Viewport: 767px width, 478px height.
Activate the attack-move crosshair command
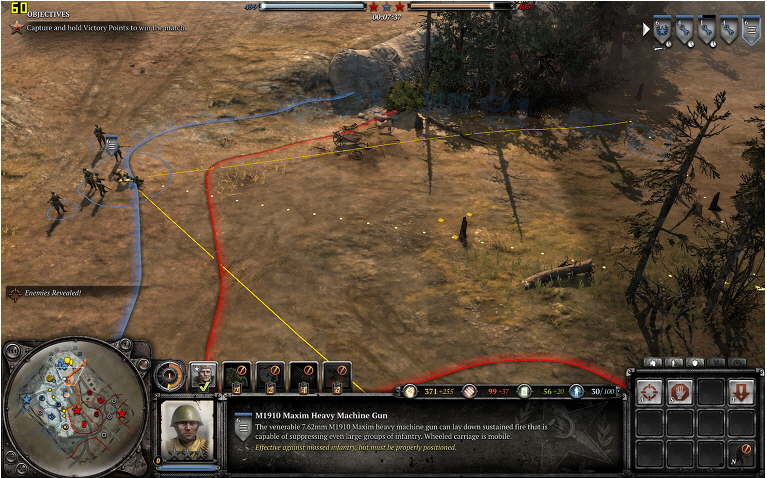pyautogui.click(x=650, y=392)
